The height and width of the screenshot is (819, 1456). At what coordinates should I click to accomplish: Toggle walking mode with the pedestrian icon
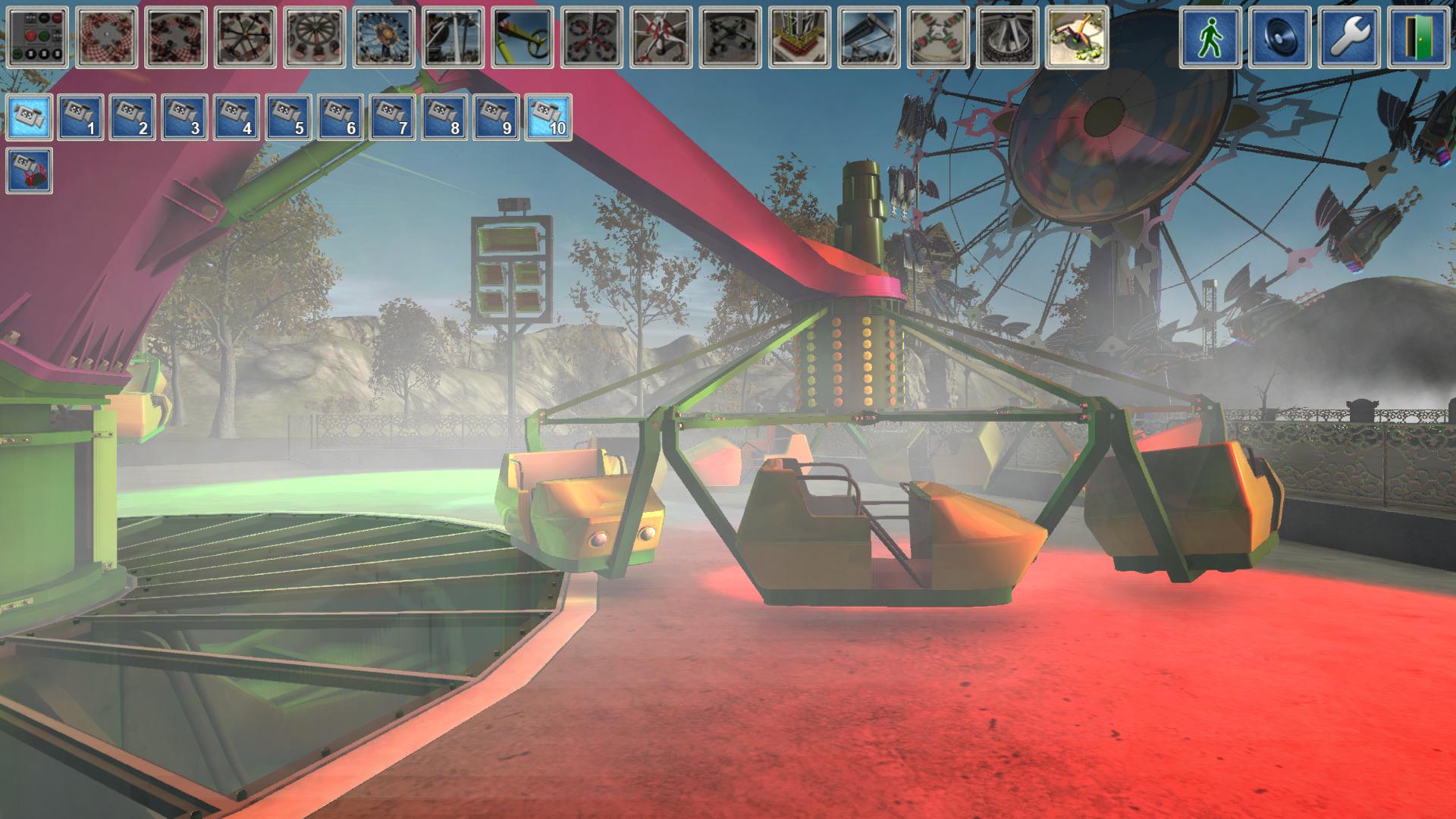(1210, 38)
